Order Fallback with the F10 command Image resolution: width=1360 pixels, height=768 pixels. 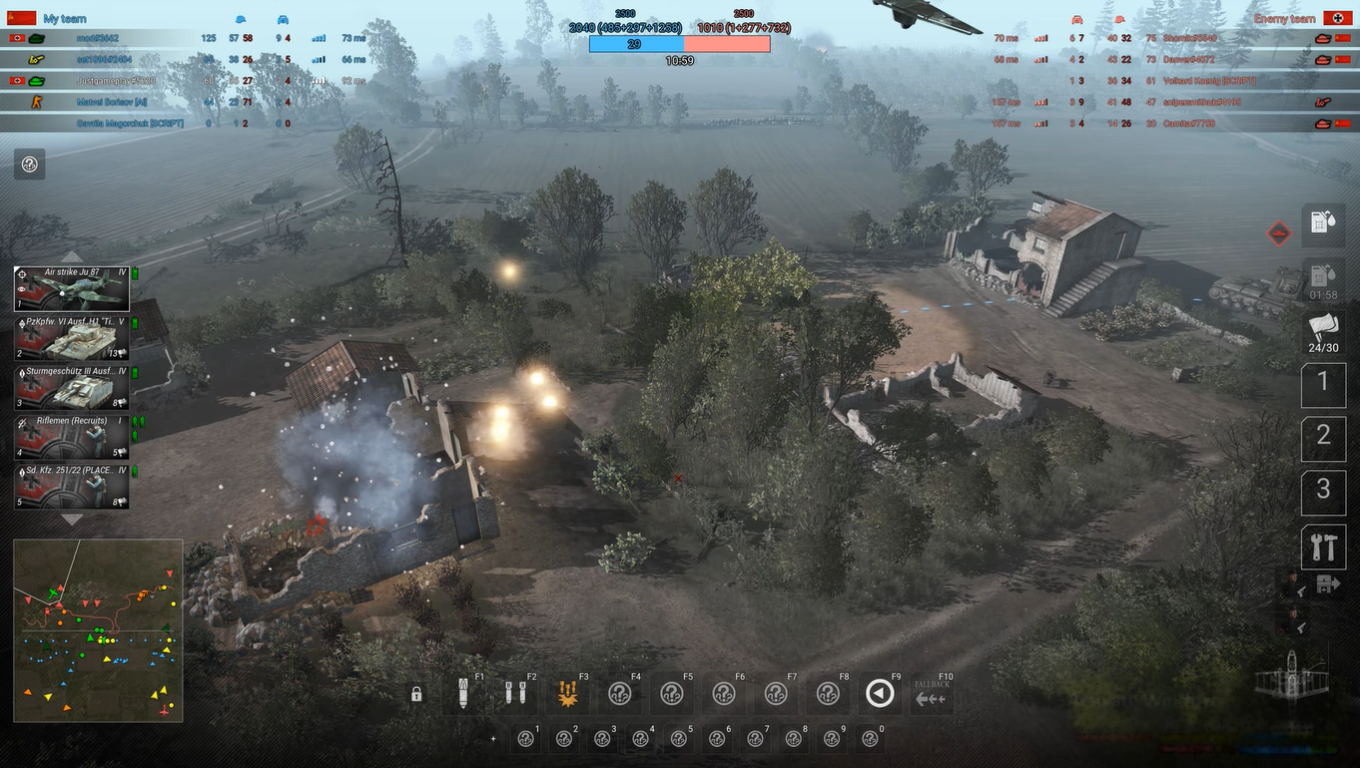point(930,693)
